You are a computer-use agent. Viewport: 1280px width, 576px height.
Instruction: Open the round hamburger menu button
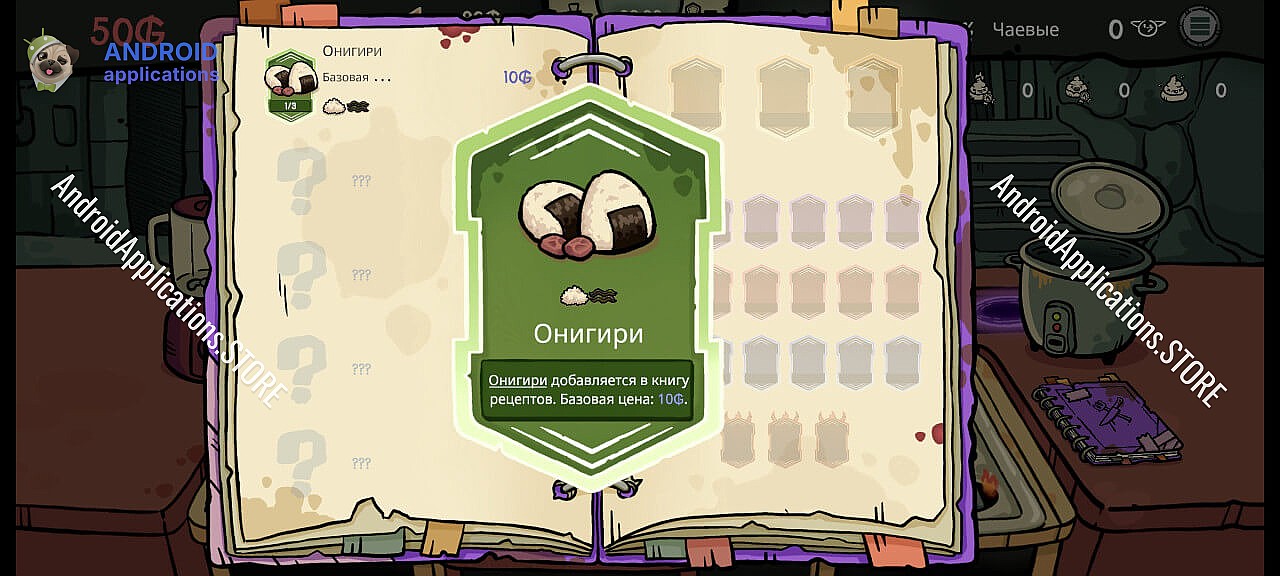[x=1199, y=27]
